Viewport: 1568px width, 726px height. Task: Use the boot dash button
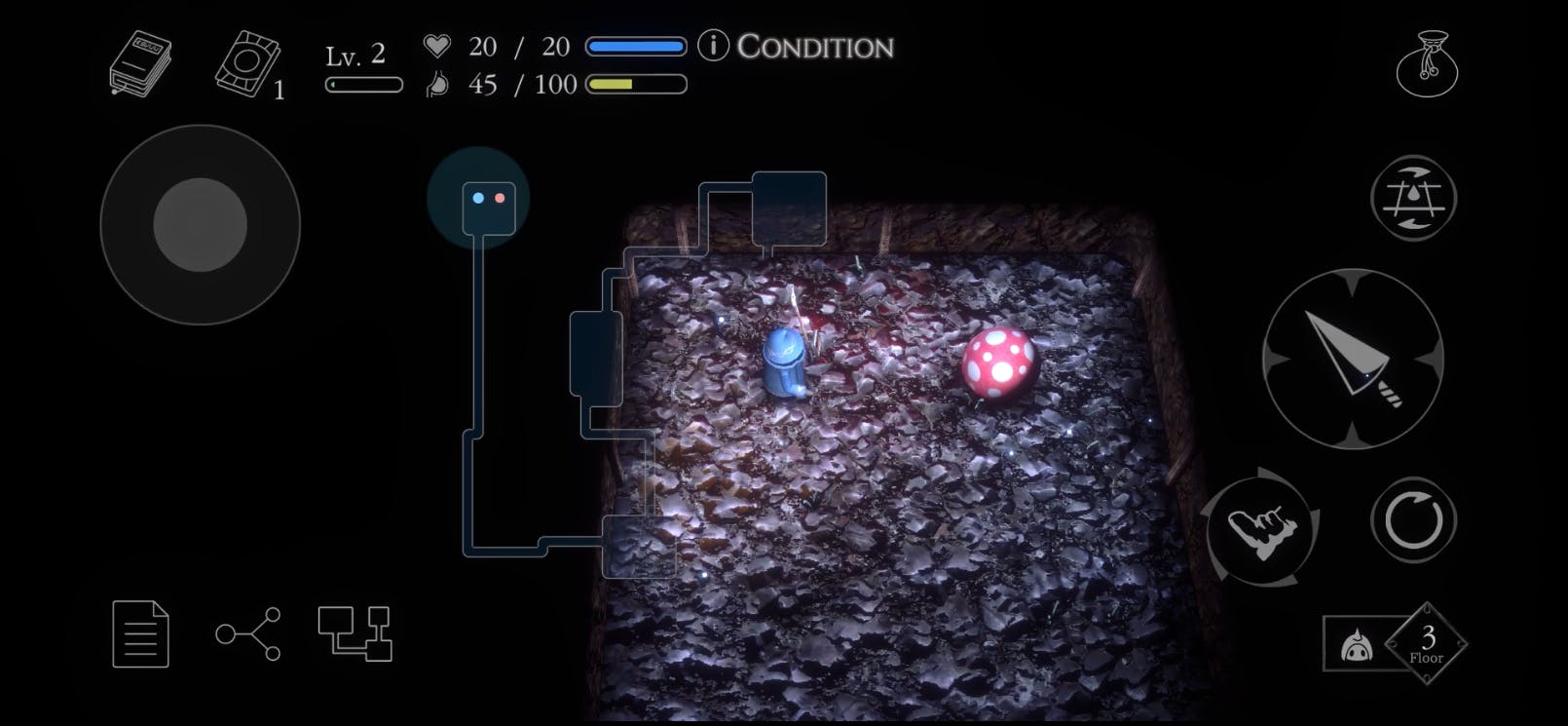[1261, 527]
